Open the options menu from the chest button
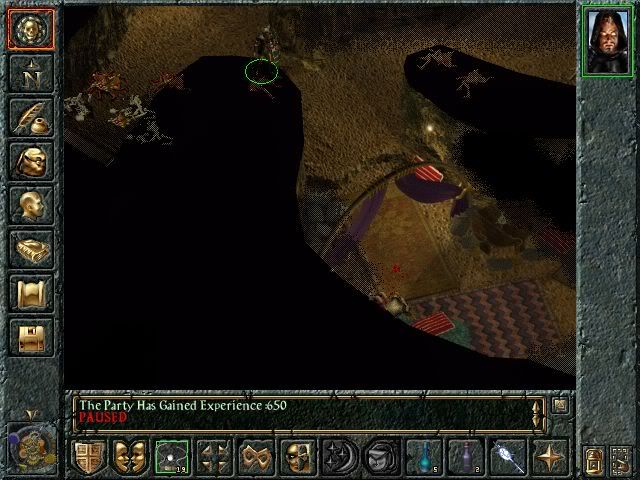 31,337
